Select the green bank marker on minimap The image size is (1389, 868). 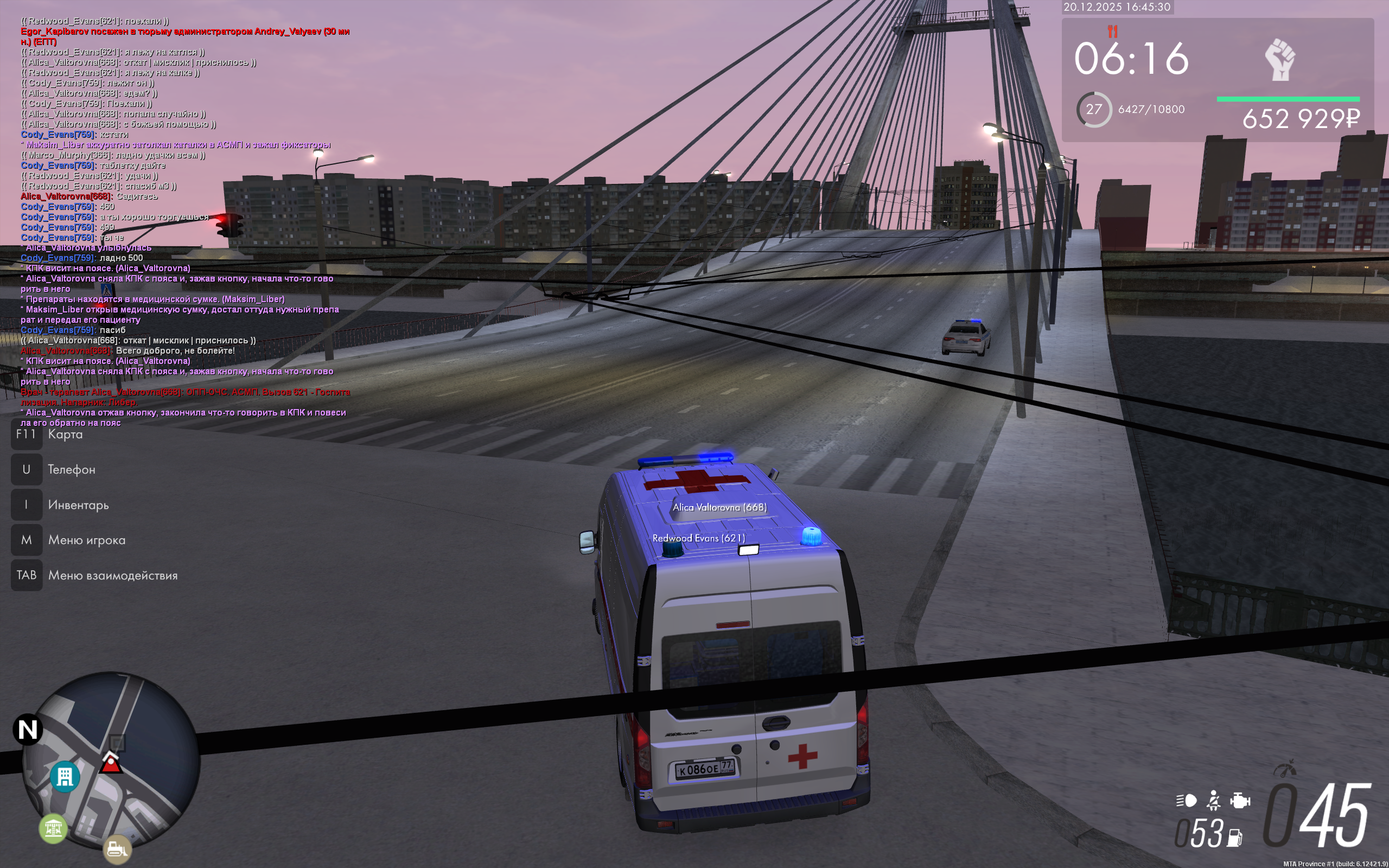click(53, 828)
